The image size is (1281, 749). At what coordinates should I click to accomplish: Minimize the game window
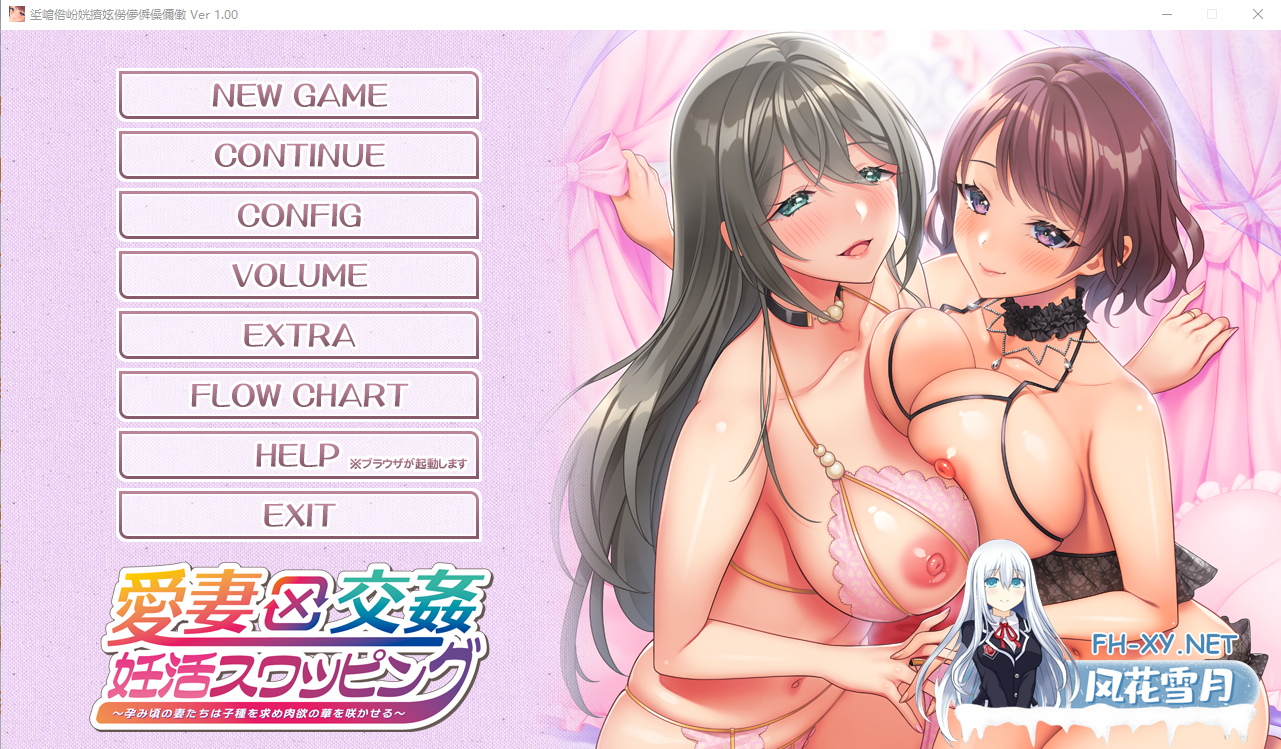point(1166,14)
